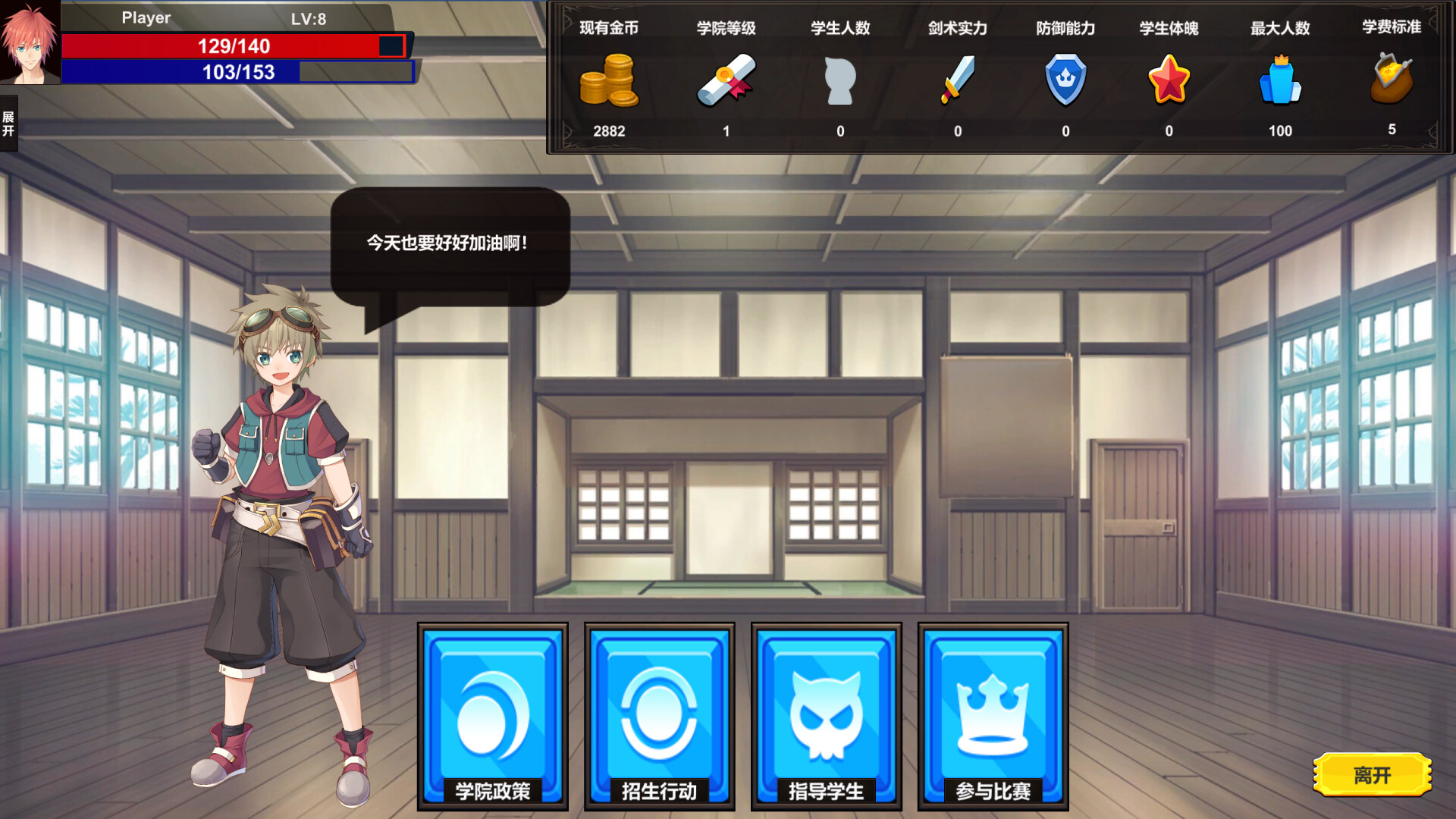Click the student count head icon
The height and width of the screenshot is (819, 1456).
pyautogui.click(x=839, y=82)
